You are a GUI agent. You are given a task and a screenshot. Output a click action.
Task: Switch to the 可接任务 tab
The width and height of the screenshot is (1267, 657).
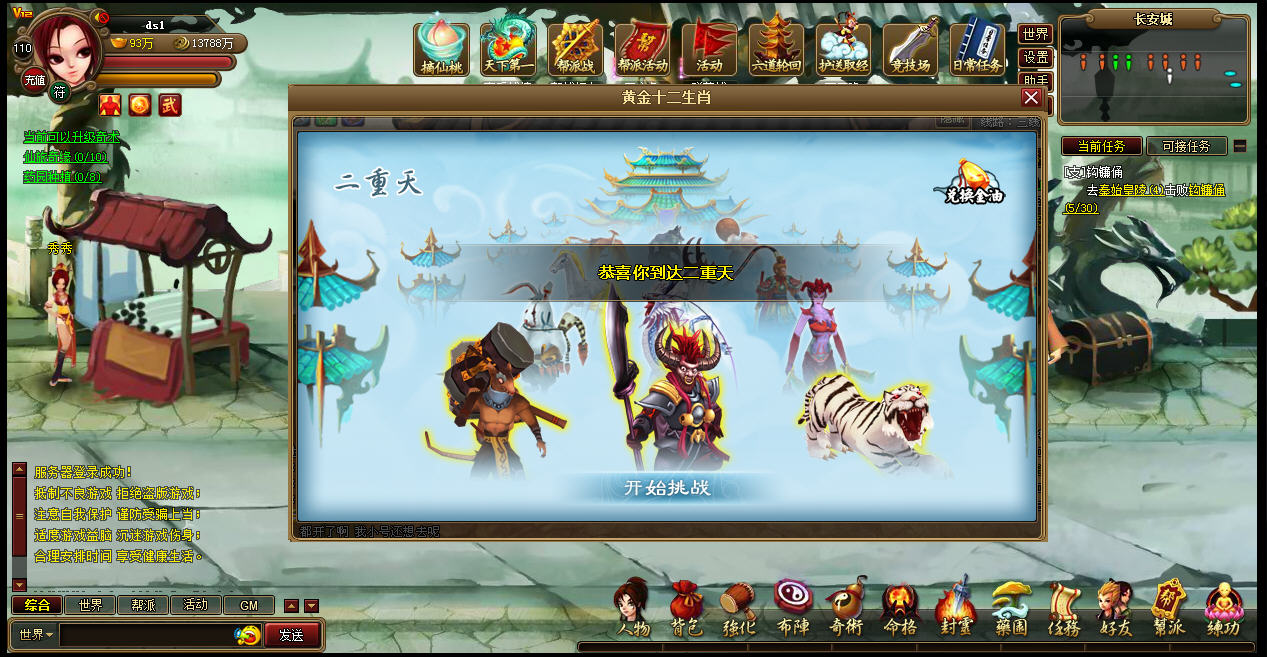1186,146
